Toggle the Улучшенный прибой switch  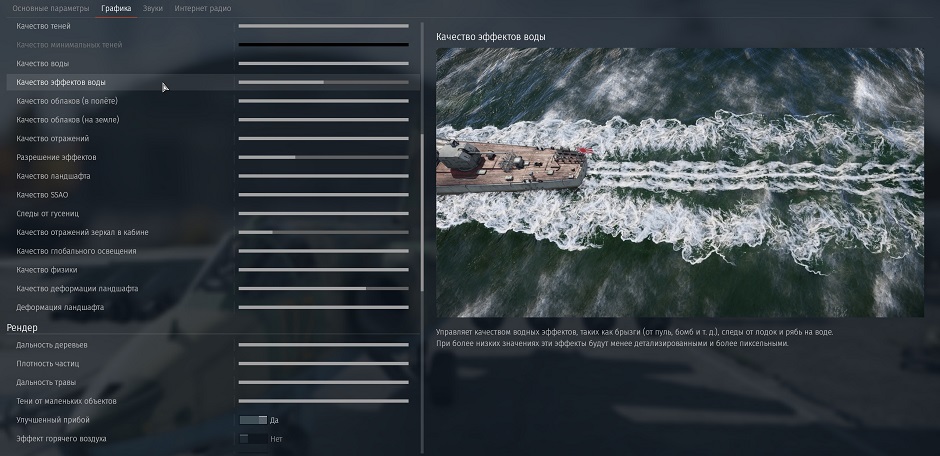click(253, 420)
